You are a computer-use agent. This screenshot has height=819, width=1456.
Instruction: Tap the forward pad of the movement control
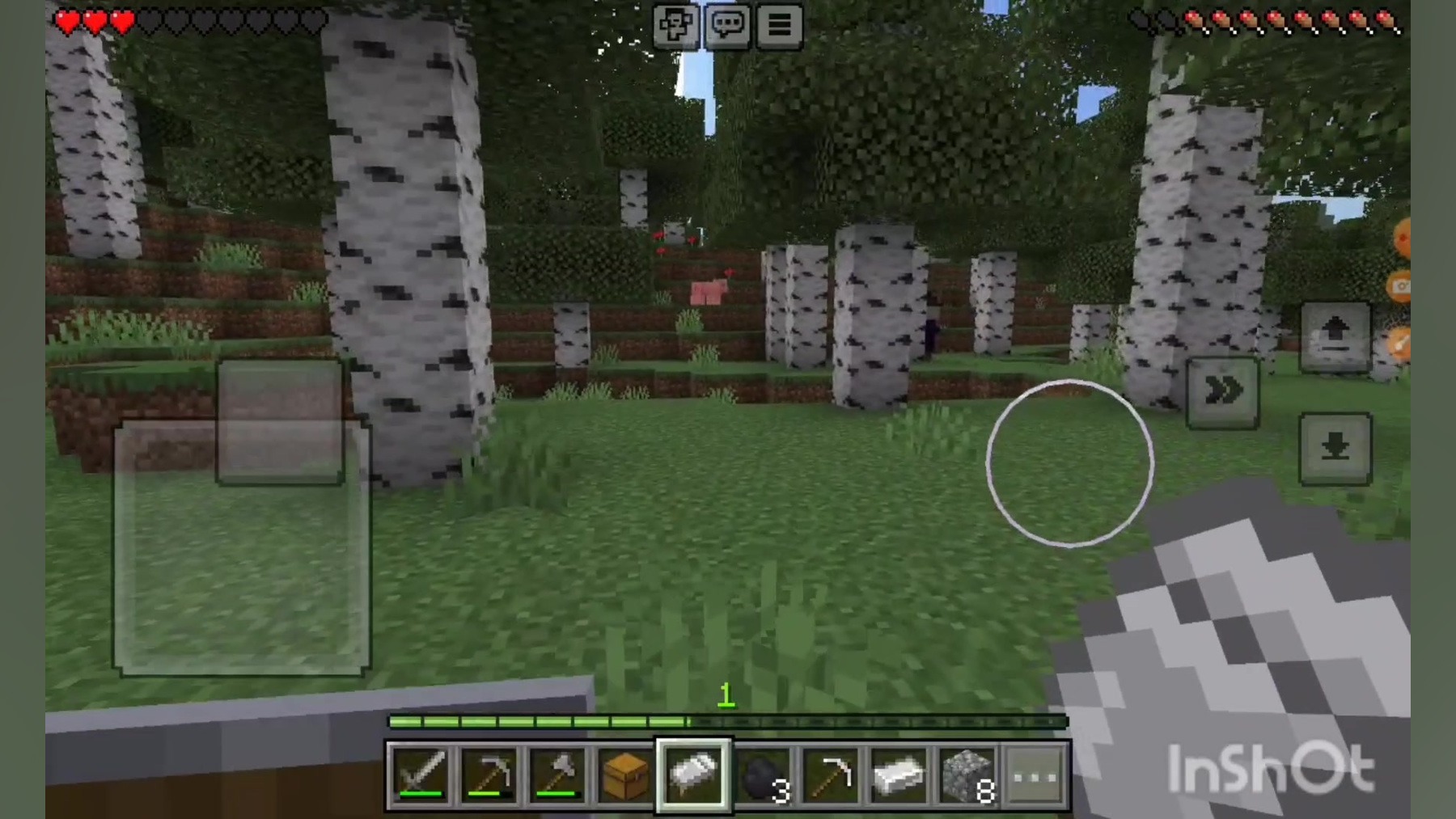pos(280,421)
